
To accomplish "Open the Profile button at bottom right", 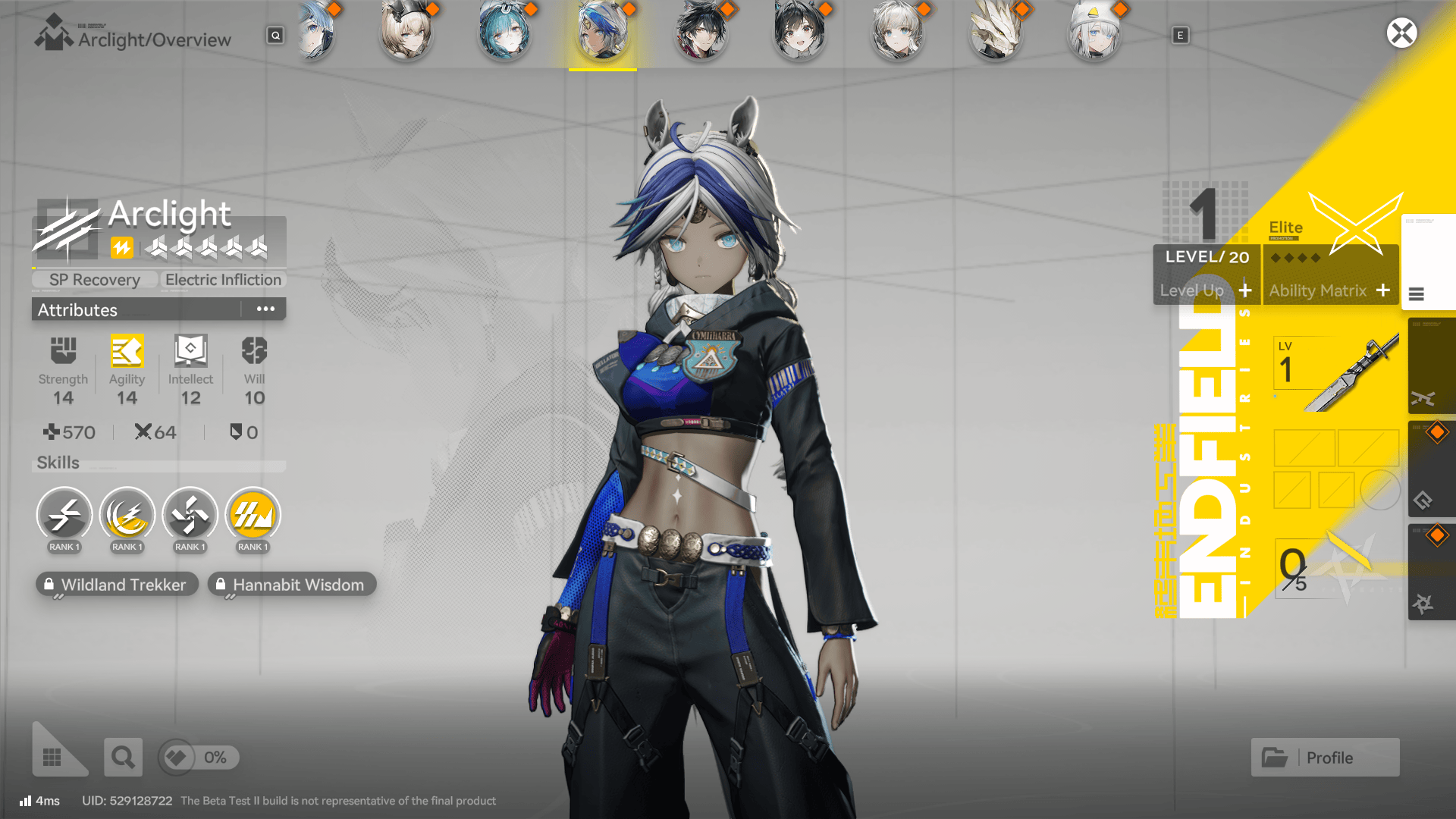I will [1324, 757].
